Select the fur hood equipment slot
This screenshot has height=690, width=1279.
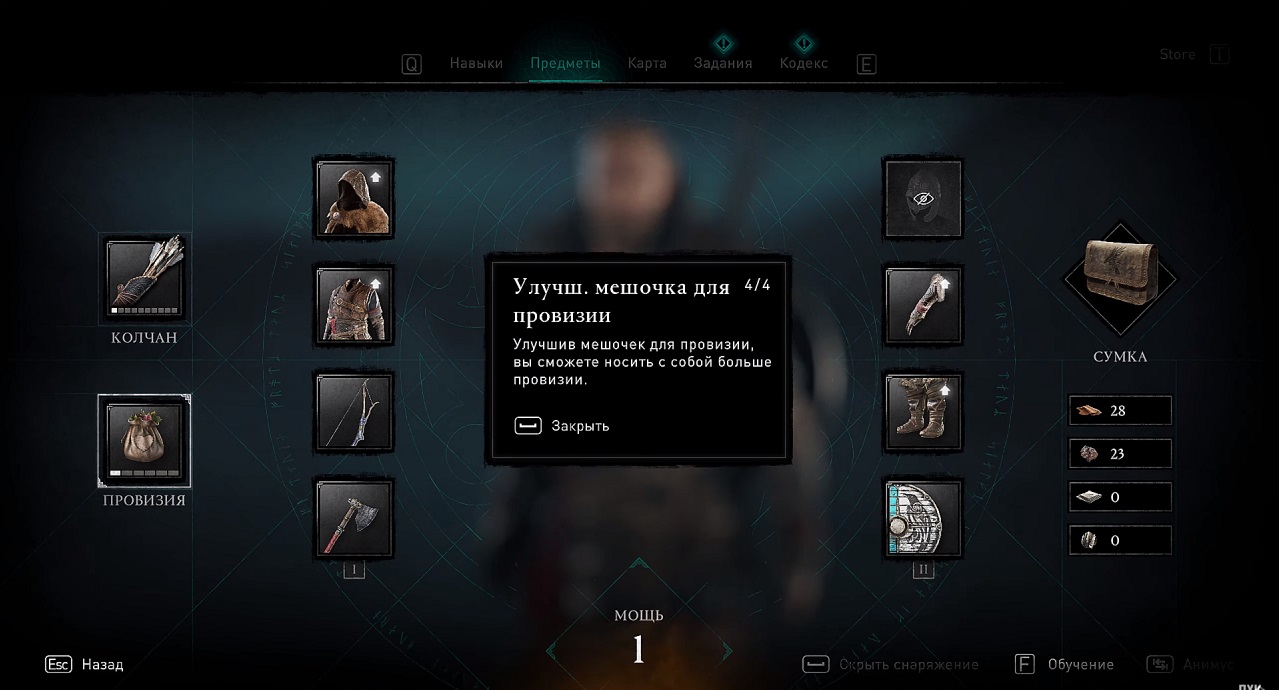pyautogui.click(x=354, y=198)
